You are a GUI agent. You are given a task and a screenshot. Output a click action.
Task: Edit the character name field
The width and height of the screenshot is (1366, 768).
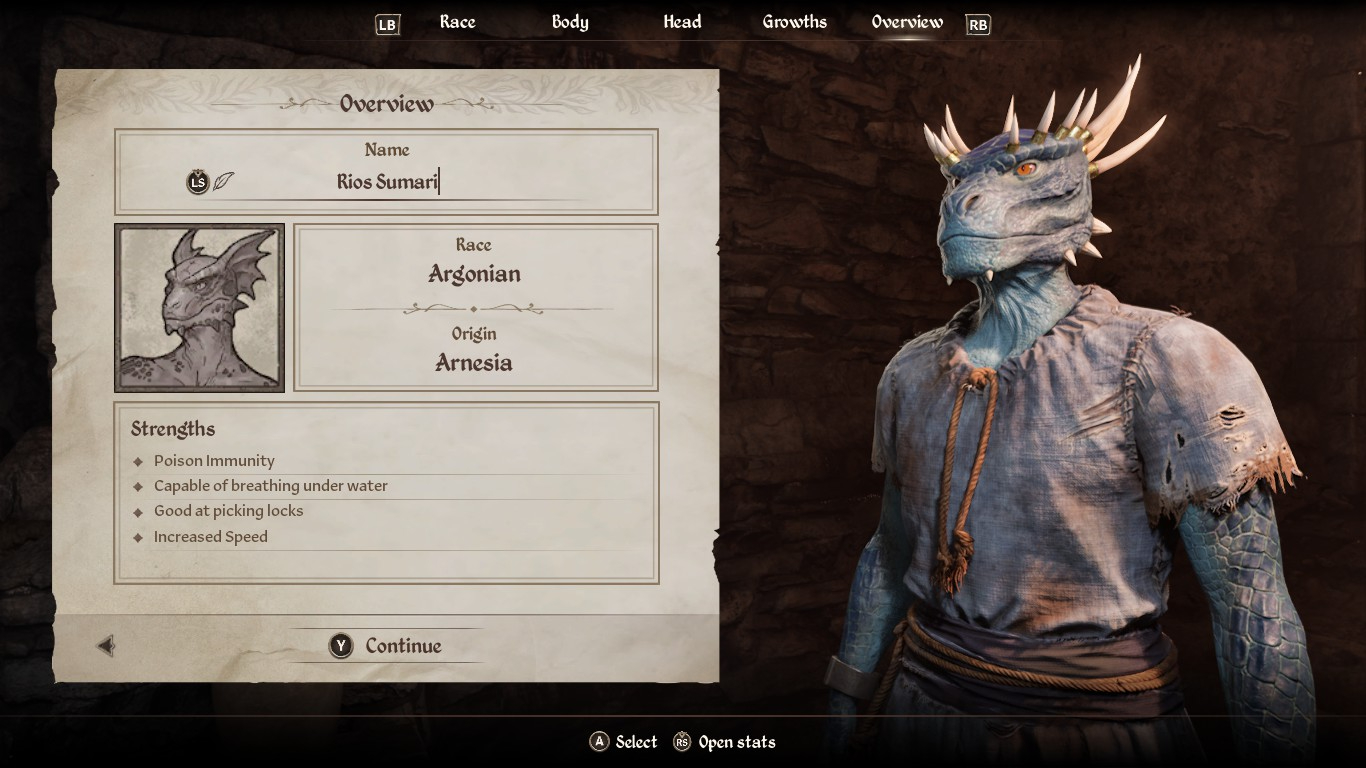click(388, 182)
